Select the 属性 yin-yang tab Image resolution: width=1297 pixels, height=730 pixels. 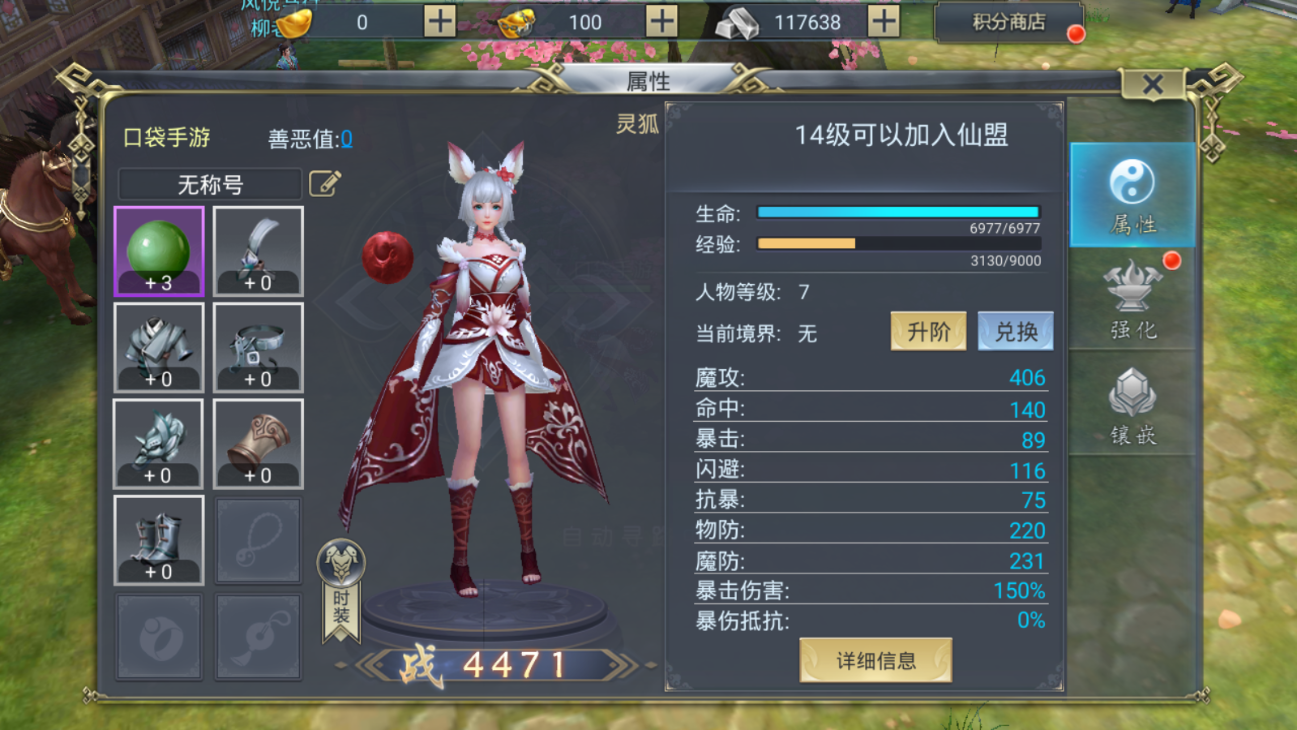coord(1132,195)
